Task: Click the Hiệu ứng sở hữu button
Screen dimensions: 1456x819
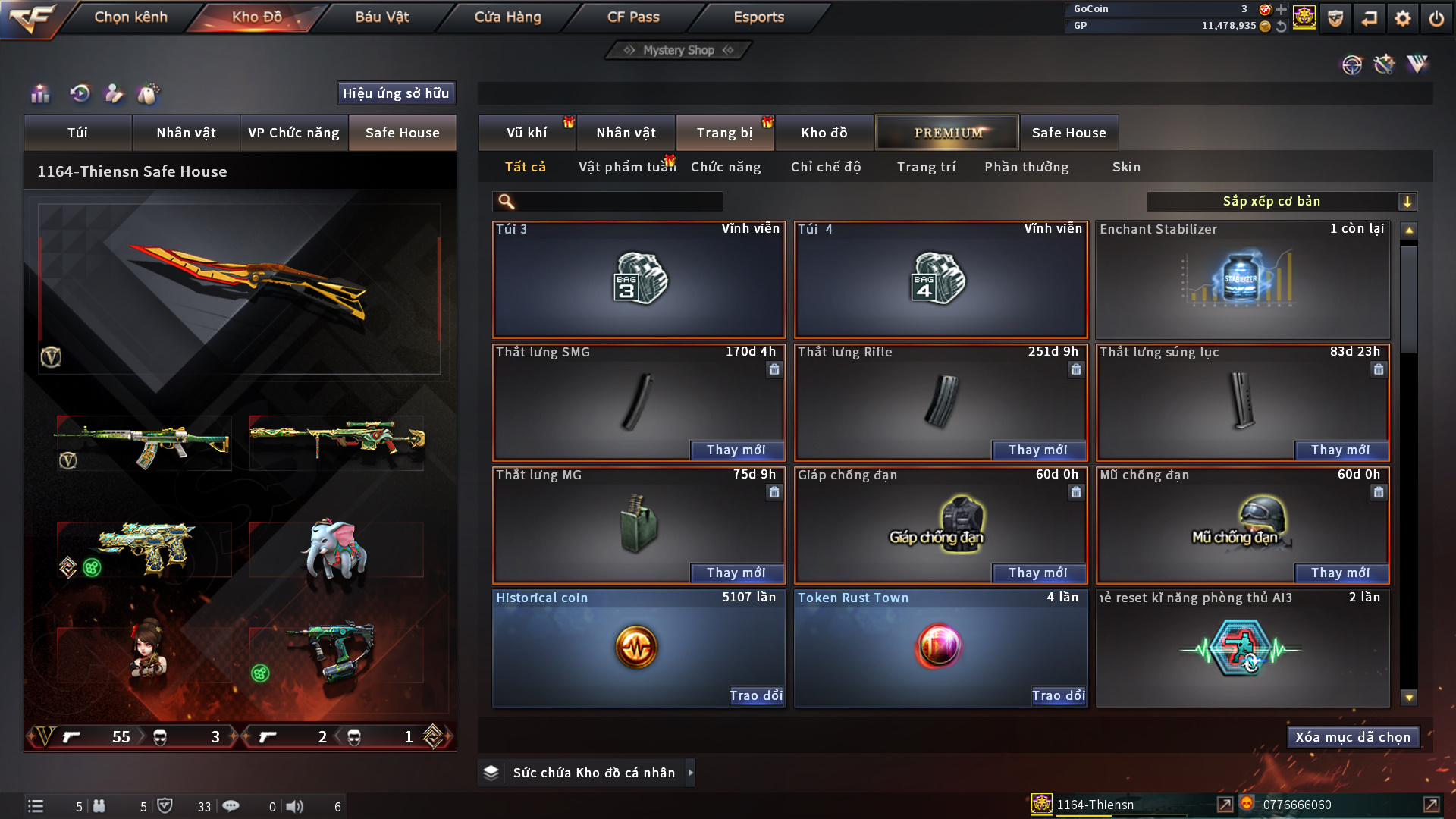Action: (396, 93)
